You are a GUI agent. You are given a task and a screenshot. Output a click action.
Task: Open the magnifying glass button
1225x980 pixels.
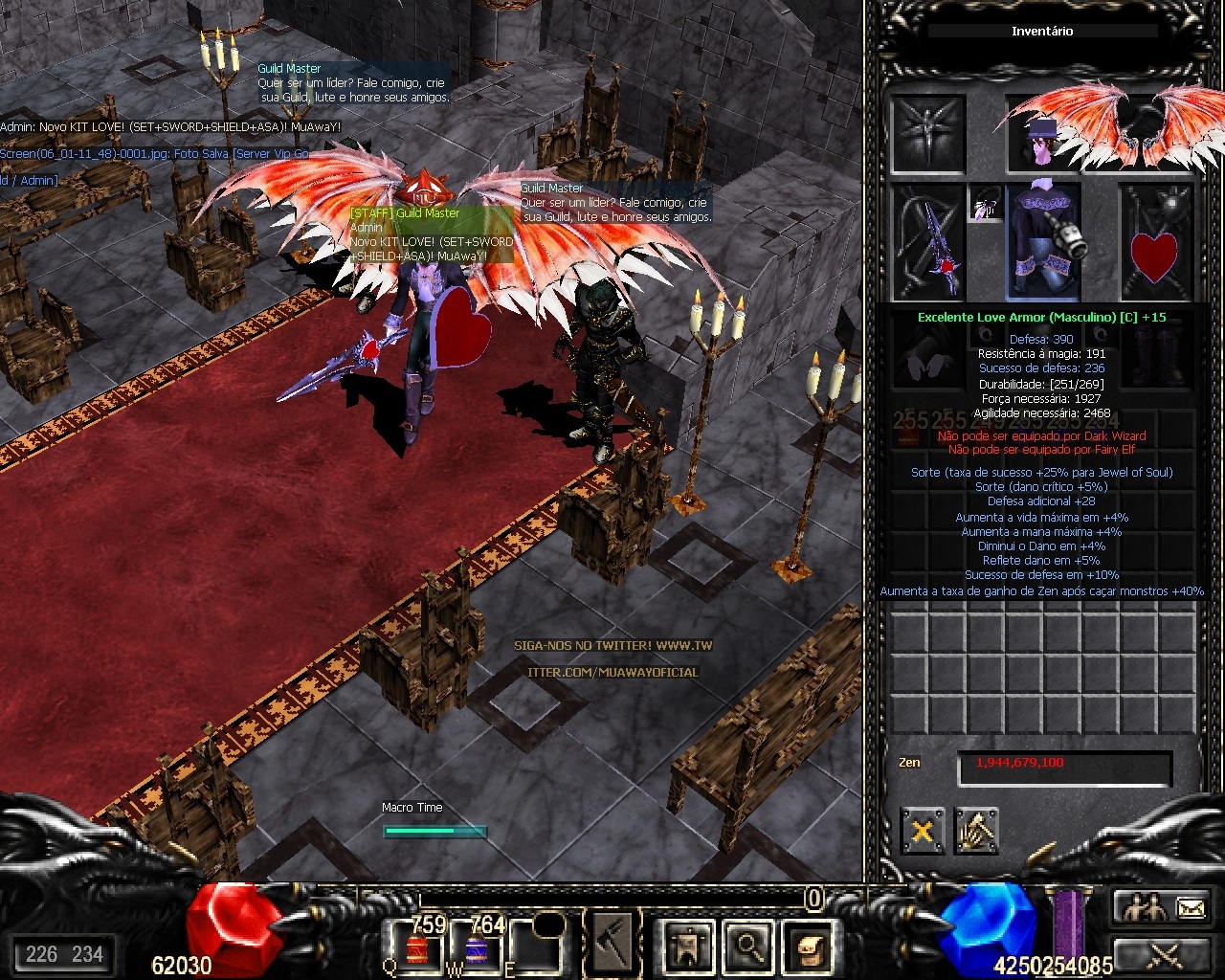pos(748,946)
